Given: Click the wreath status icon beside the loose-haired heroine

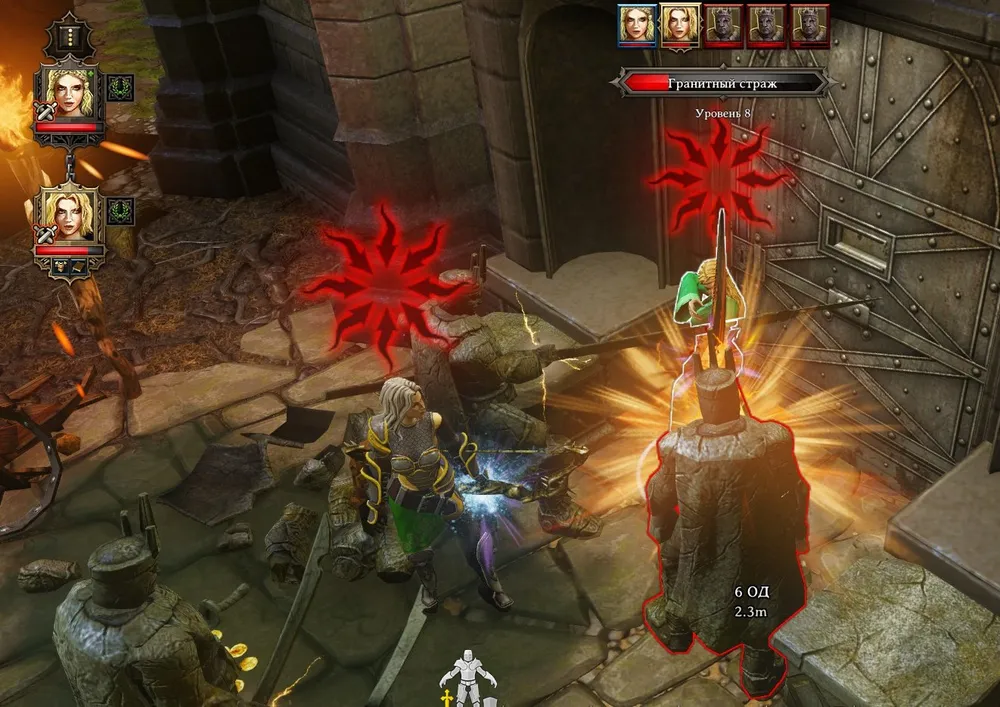Looking at the screenshot, I should [x=120, y=211].
